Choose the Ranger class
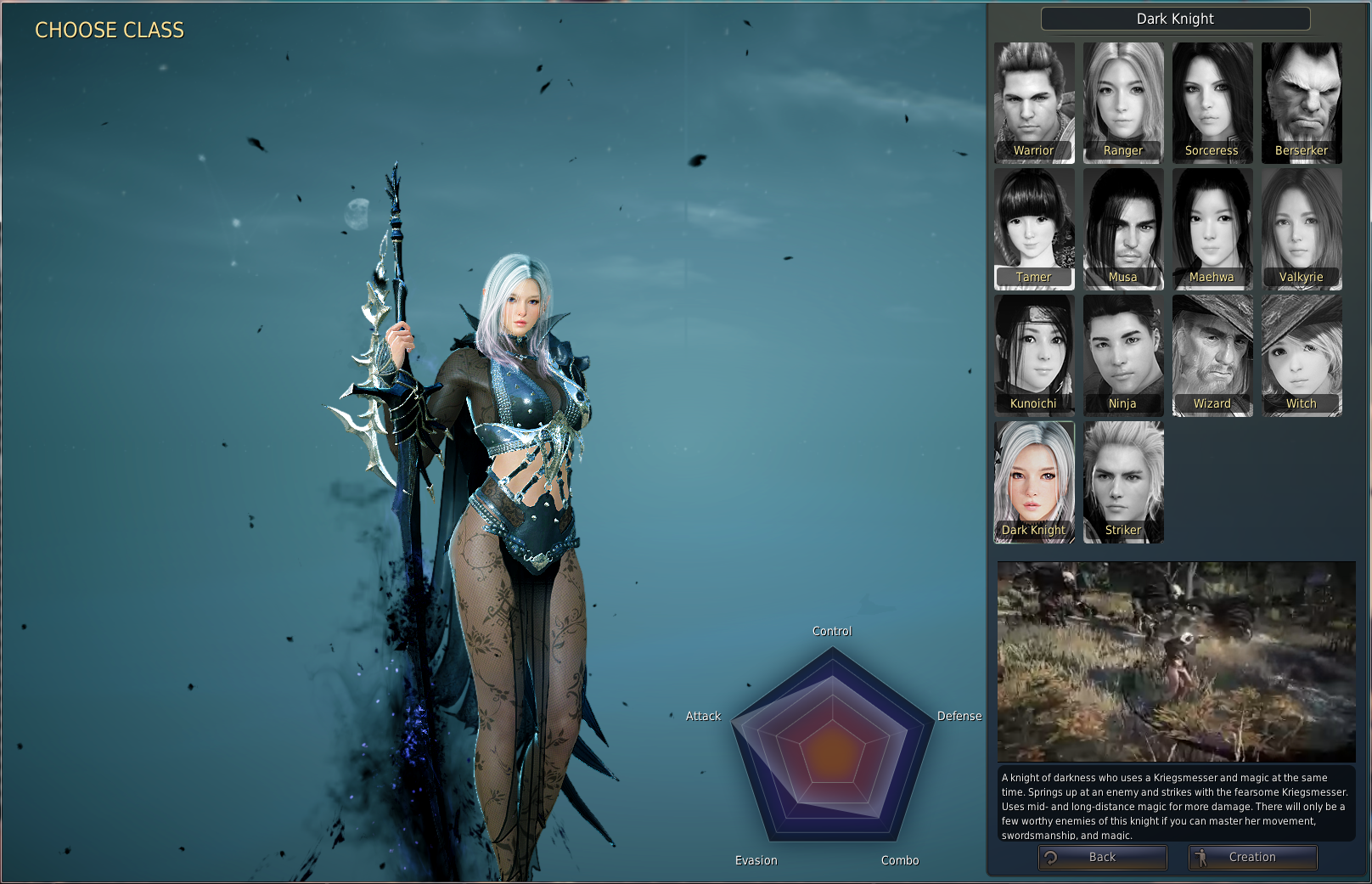The width and height of the screenshot is (1372, 884). tap(1123, 102)
